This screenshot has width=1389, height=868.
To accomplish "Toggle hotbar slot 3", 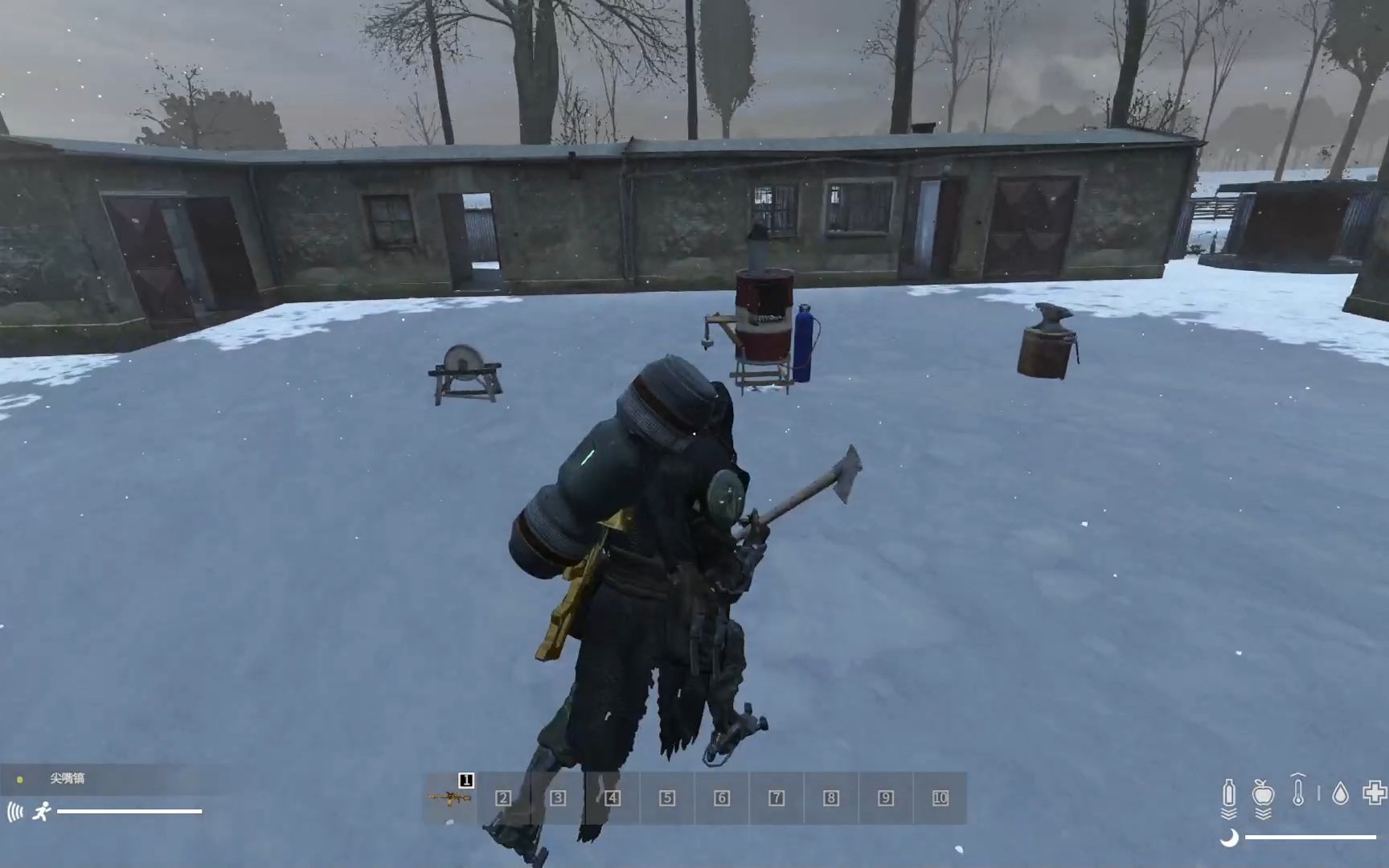I will pyautogui.click(x=559, y=799).
